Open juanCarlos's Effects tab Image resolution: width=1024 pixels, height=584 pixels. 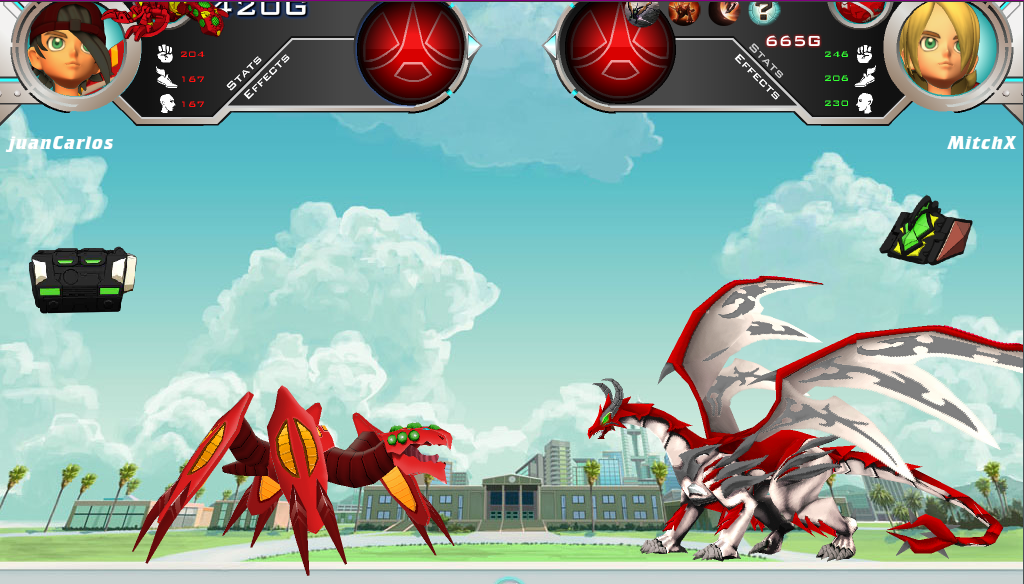point(266,76)
